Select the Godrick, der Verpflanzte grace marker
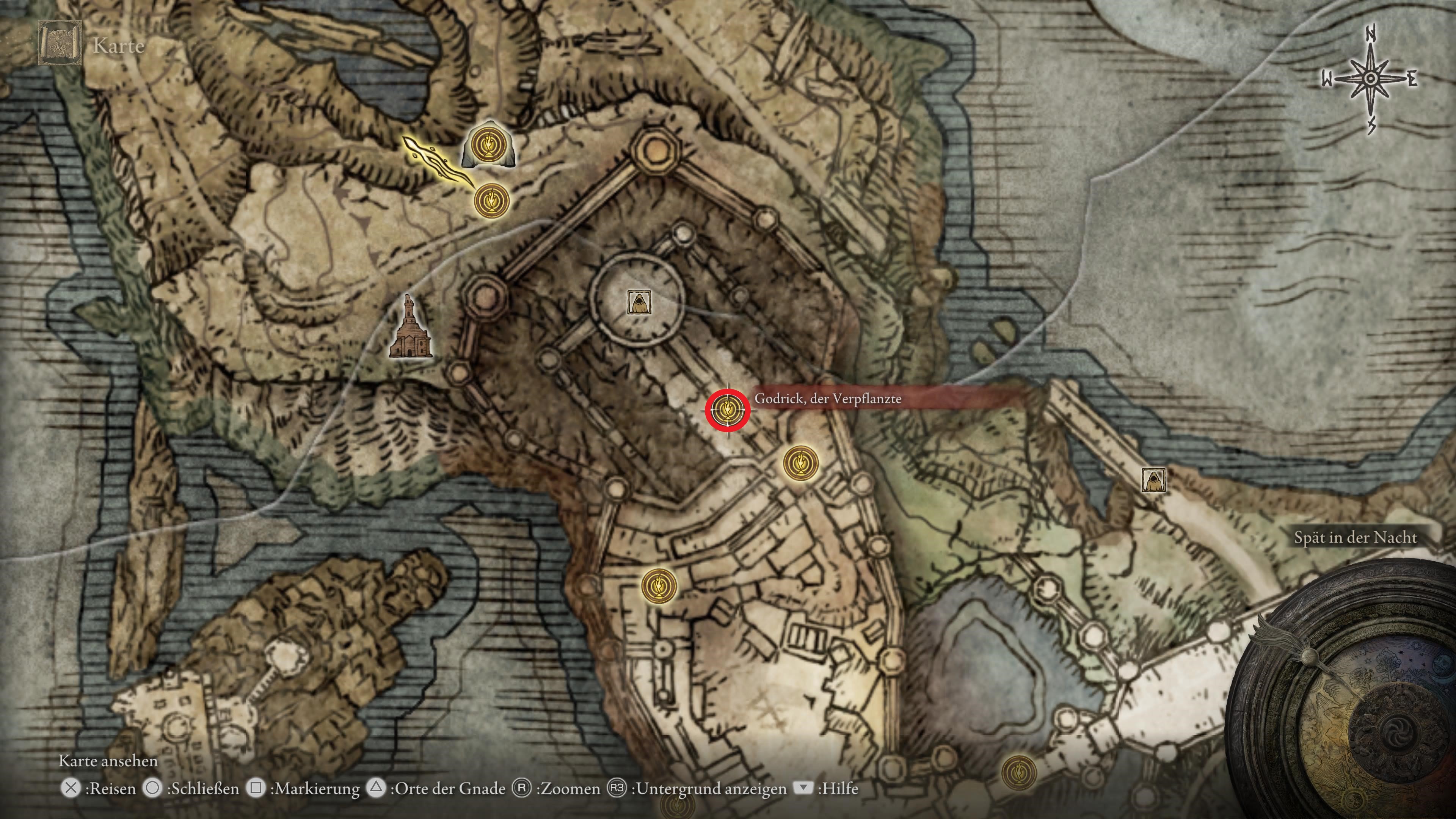Screen dimensions: 1456x819 point(727,409)
